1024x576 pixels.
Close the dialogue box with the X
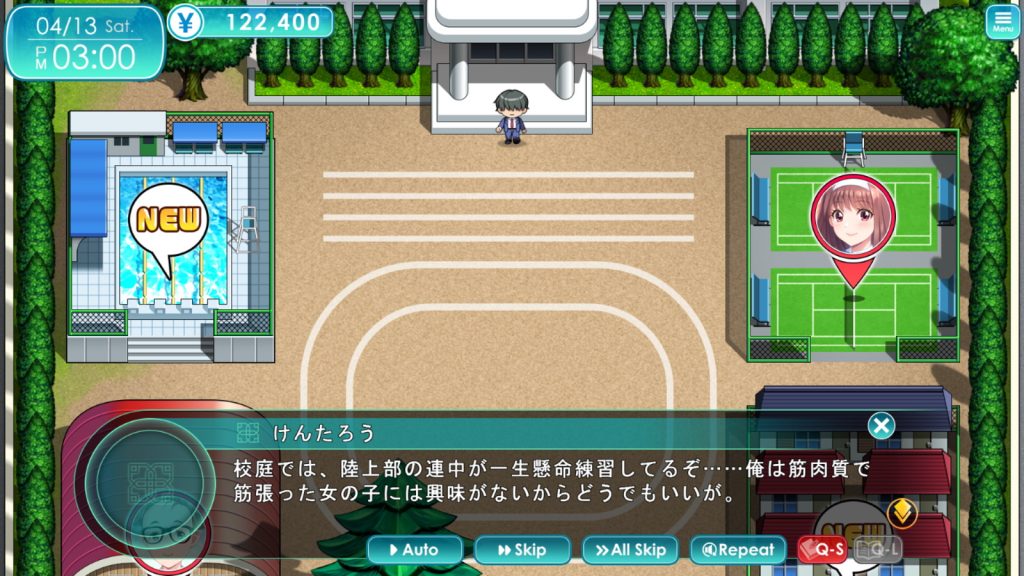[881, 426]
